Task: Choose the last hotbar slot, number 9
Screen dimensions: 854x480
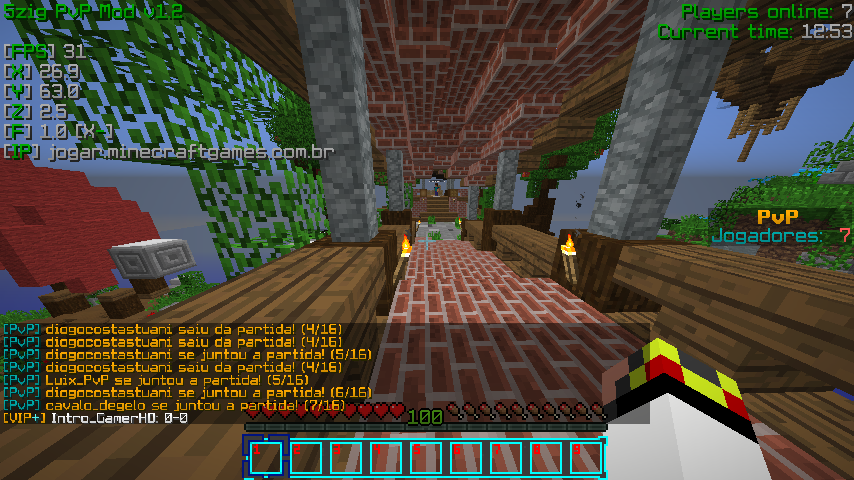Action: [586, 458]
